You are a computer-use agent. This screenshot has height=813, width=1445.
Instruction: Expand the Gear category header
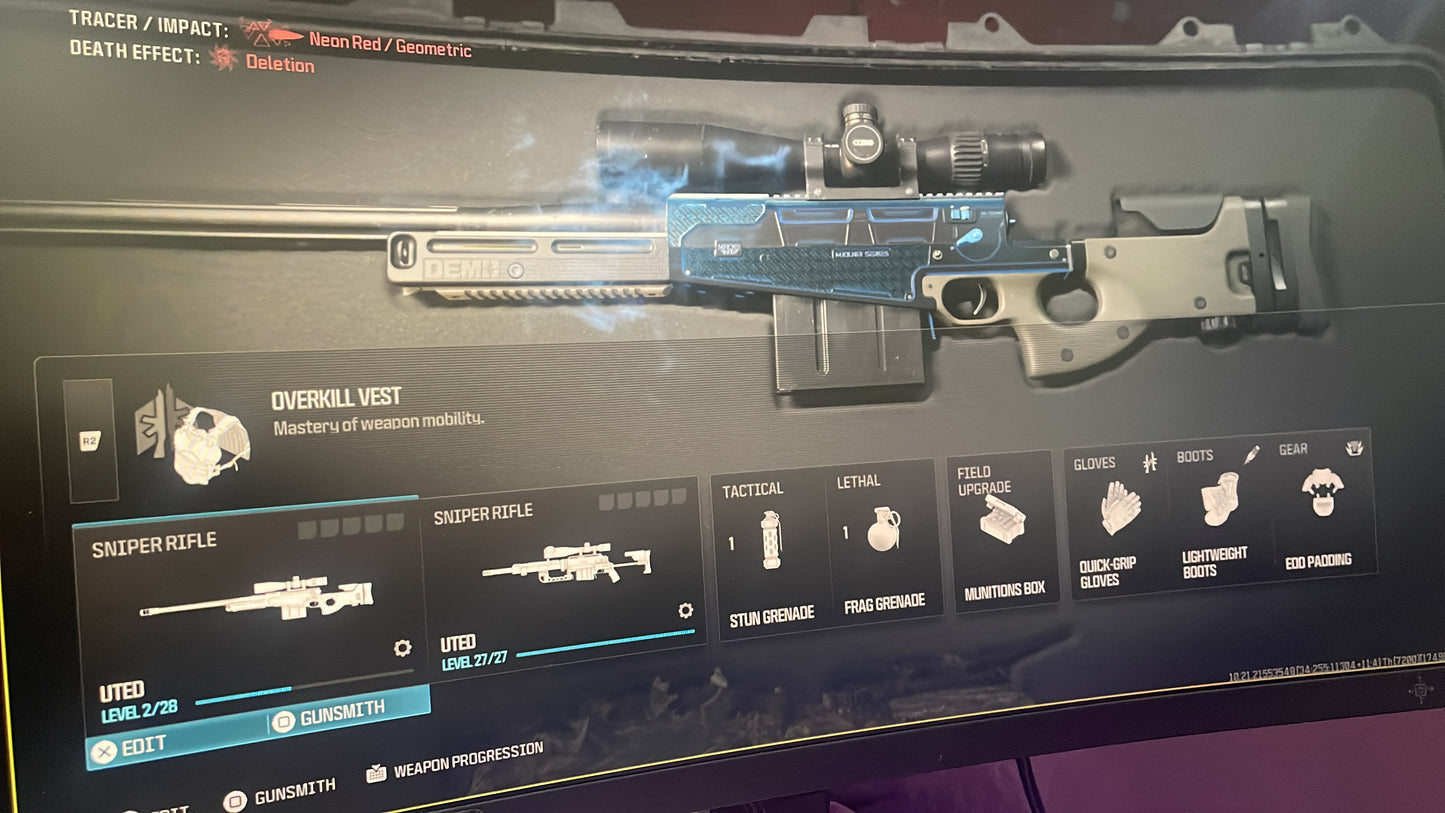click(1292, 450)
